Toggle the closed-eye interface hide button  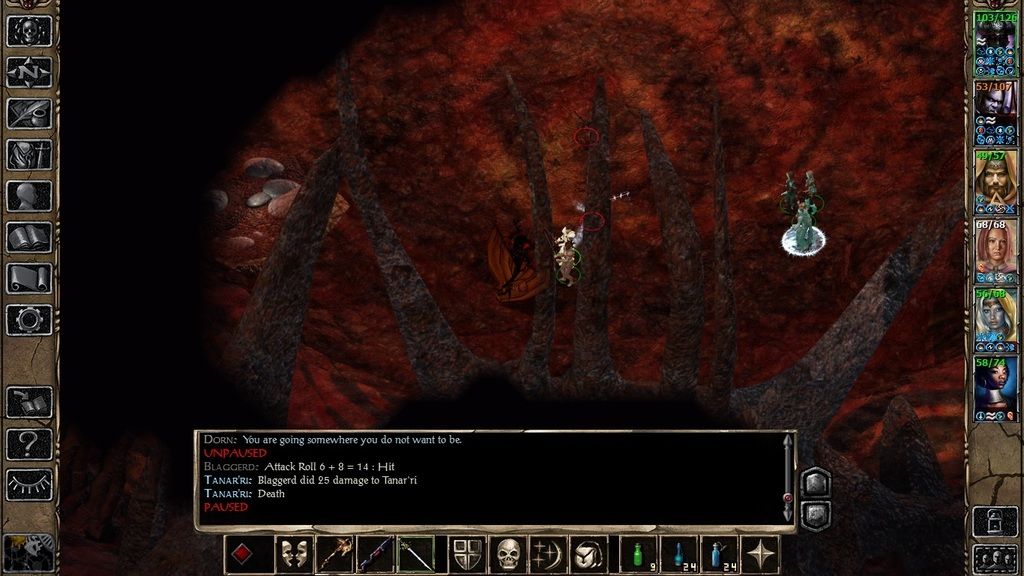(29, 484)
